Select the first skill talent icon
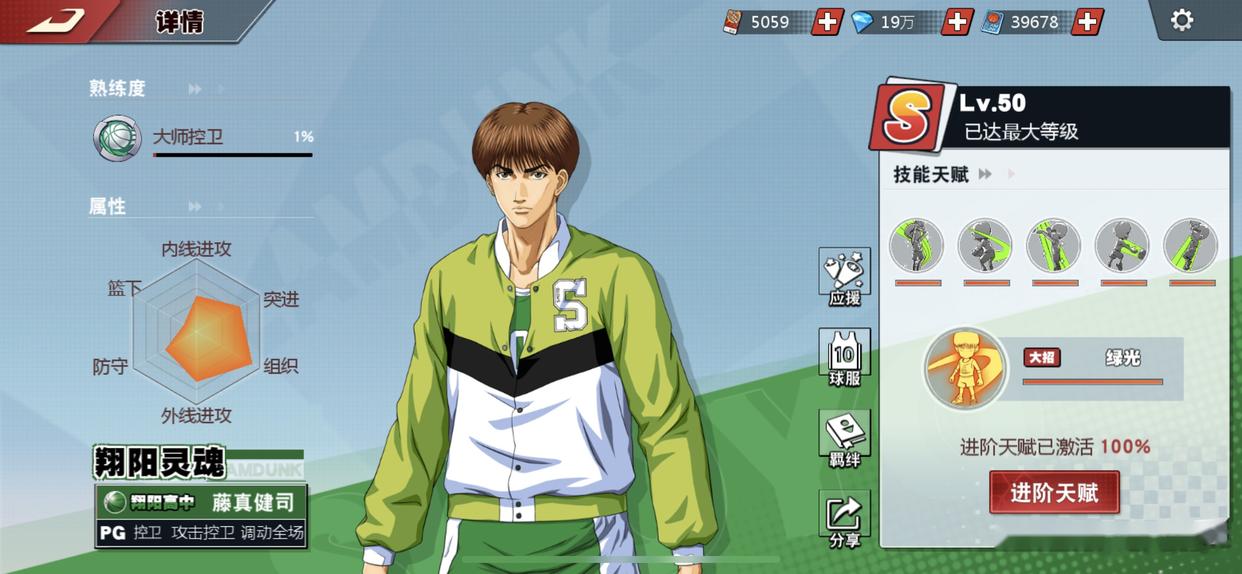This screenshot has height=574, width=1242. (917, 246)
